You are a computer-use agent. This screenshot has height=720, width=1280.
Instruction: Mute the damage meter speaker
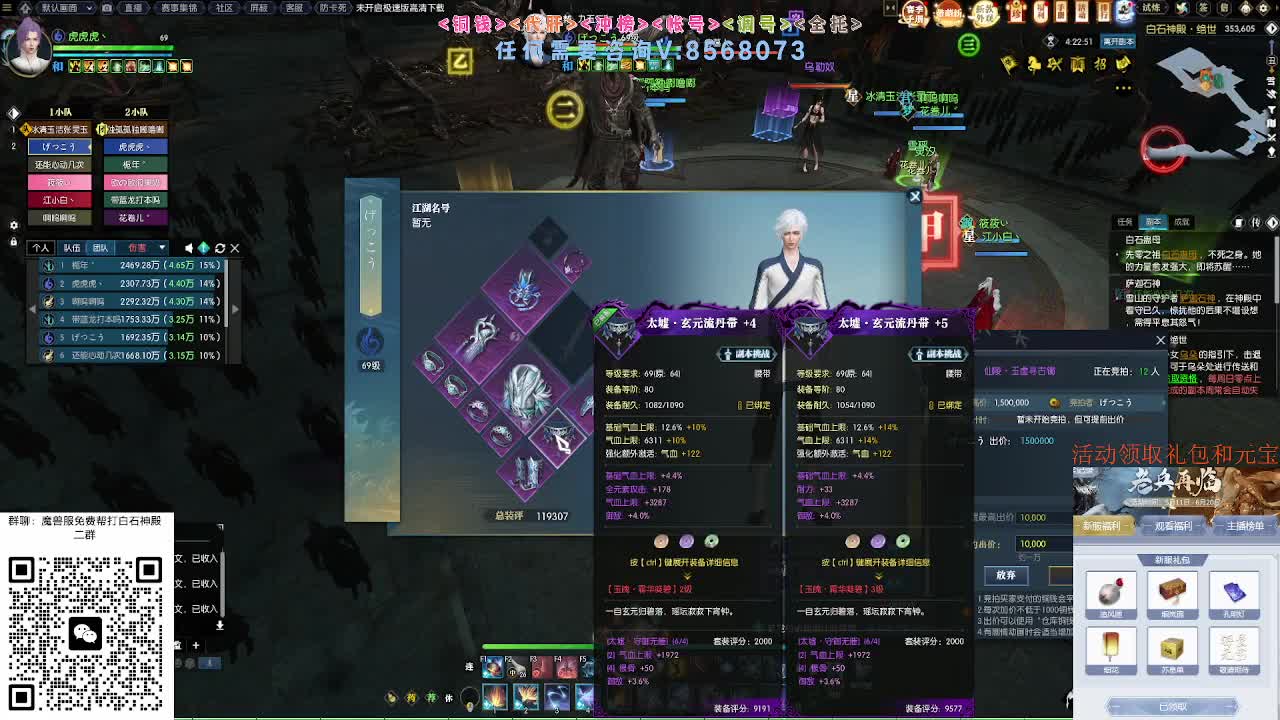tap(189, 248)
